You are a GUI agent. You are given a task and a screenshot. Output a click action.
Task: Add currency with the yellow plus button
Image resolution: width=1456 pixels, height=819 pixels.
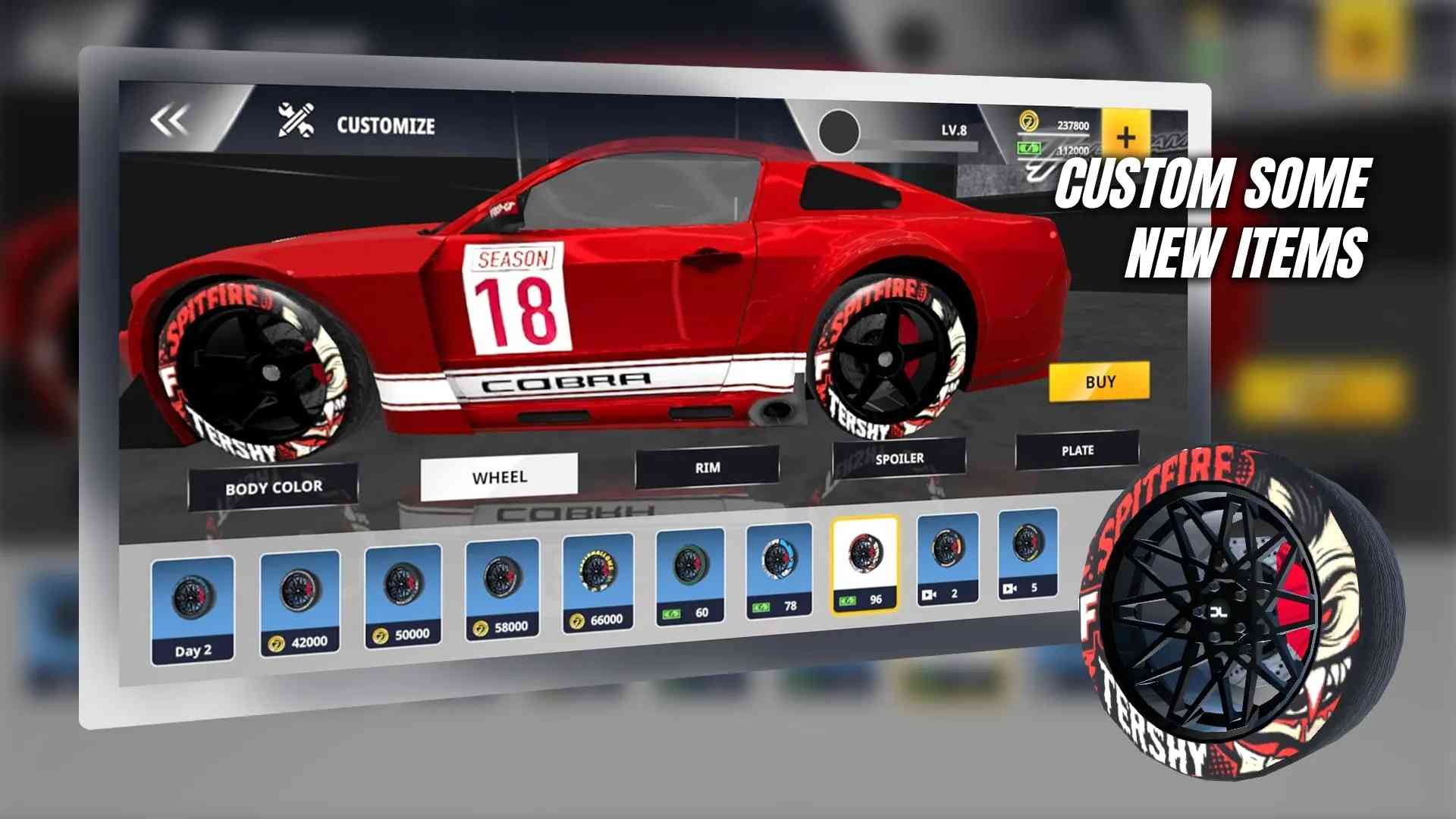point(1125,136)
